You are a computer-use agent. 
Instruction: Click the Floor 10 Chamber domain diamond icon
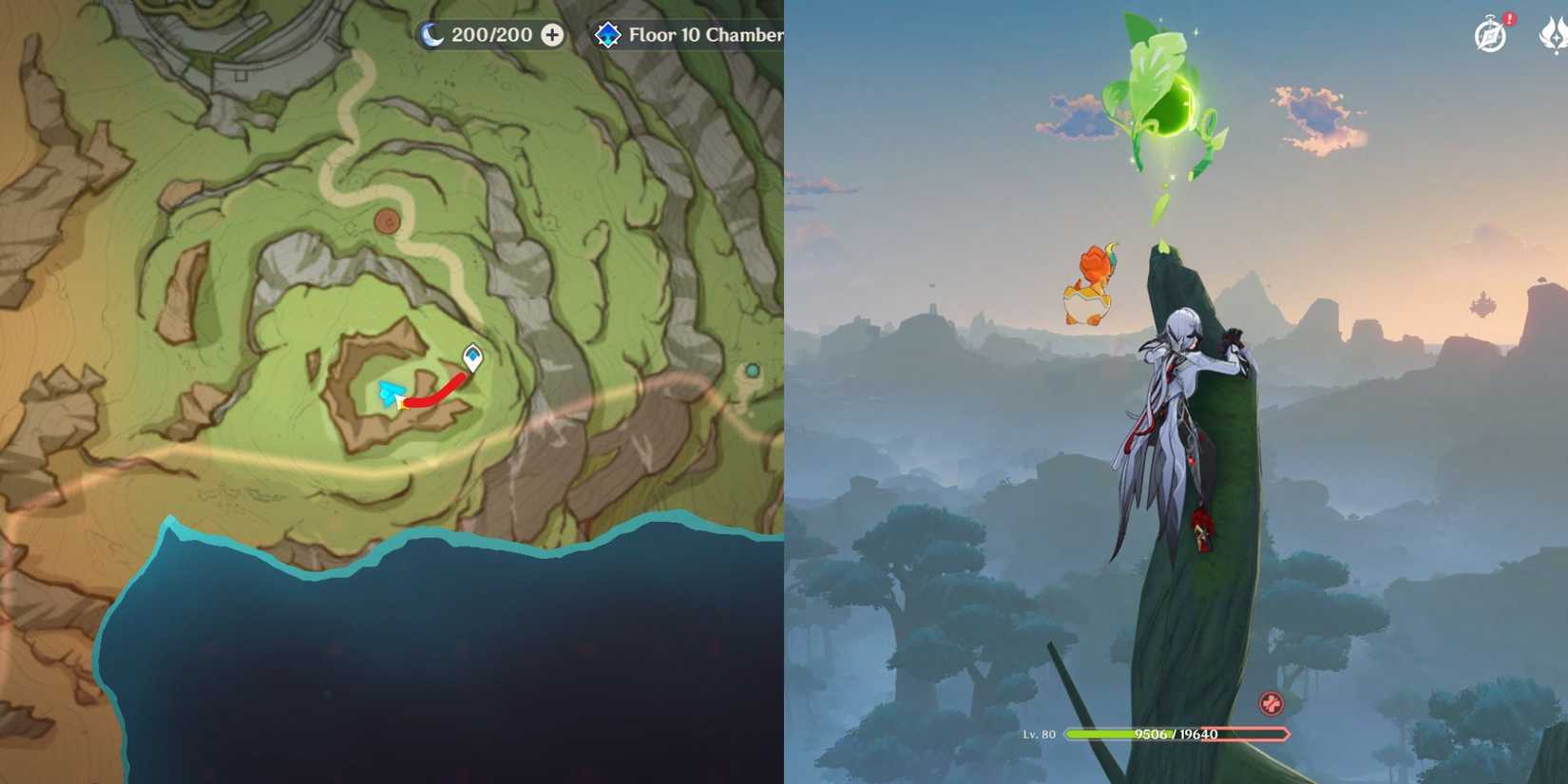point(607,36)
